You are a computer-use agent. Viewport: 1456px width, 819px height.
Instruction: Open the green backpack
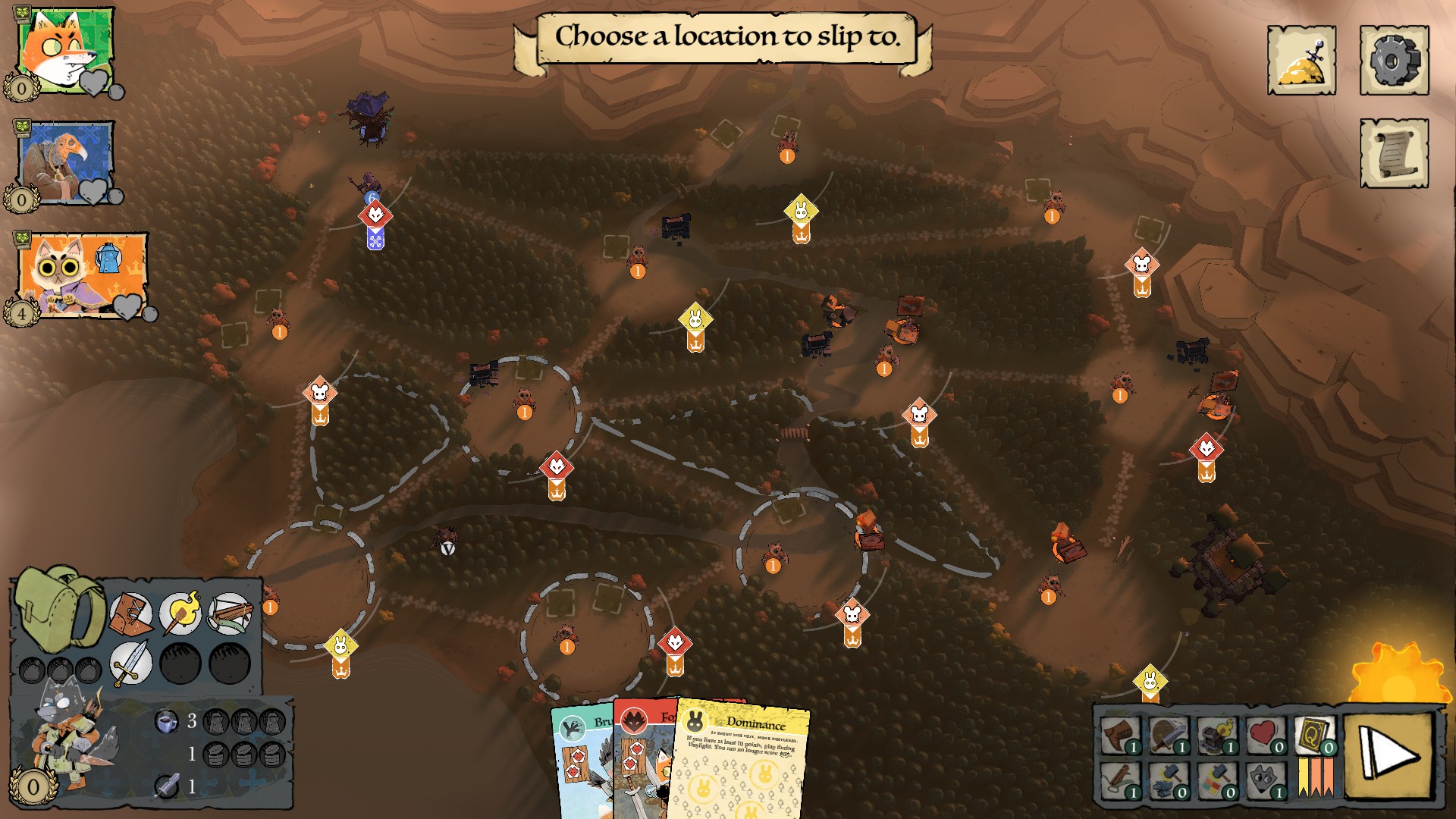(59, 607)
